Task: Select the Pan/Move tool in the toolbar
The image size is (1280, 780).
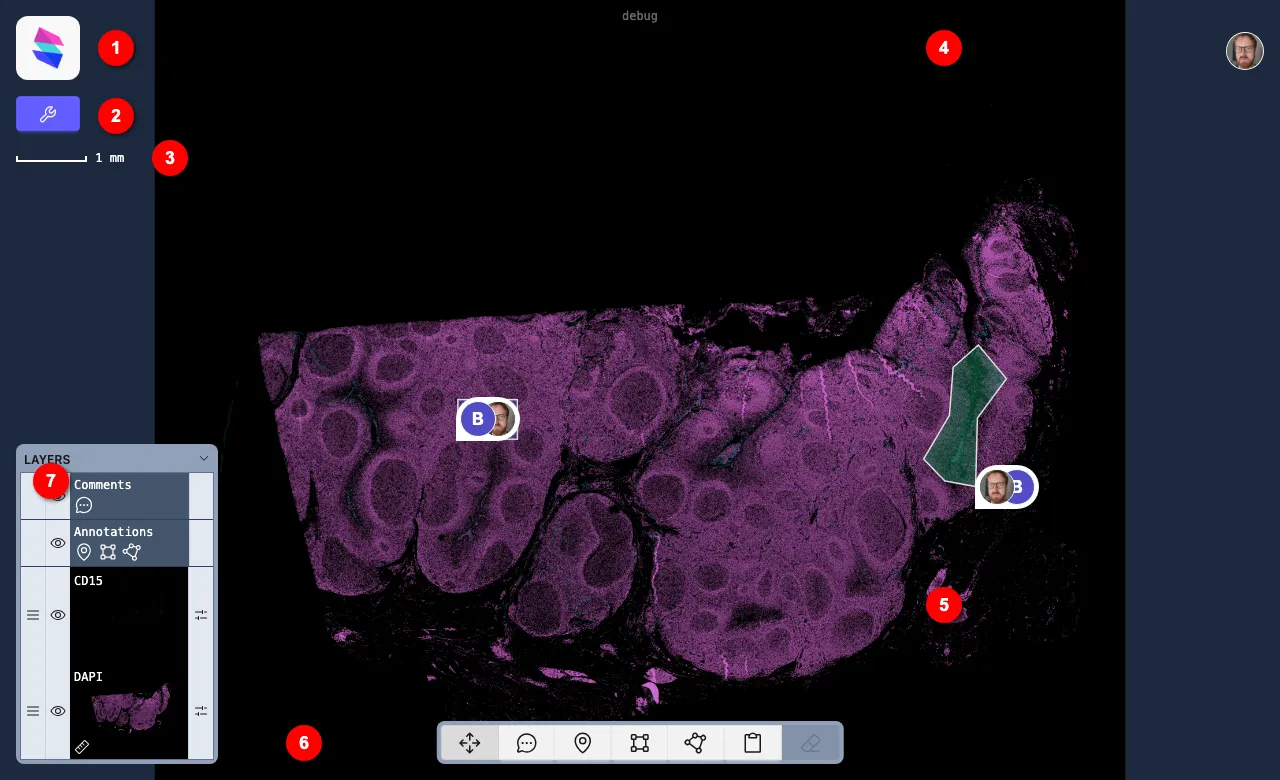Action: 470,743
